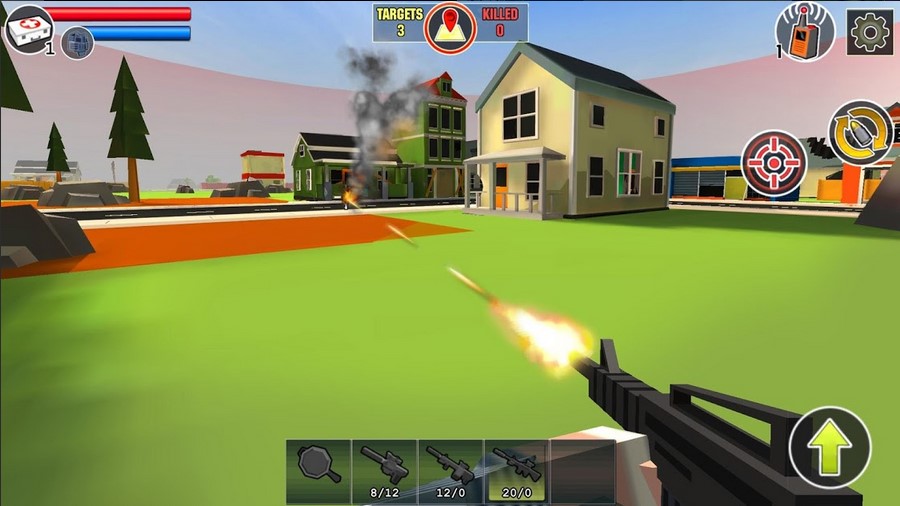Equip the weapon showing 8/12 ammo

(x=385, y=467)
